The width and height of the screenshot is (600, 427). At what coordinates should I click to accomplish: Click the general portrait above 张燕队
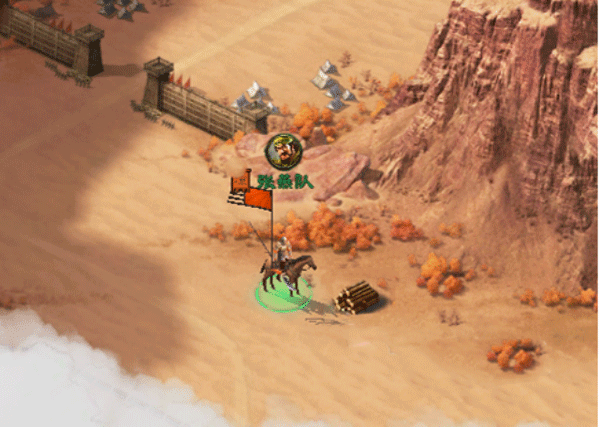click(283, 150)
